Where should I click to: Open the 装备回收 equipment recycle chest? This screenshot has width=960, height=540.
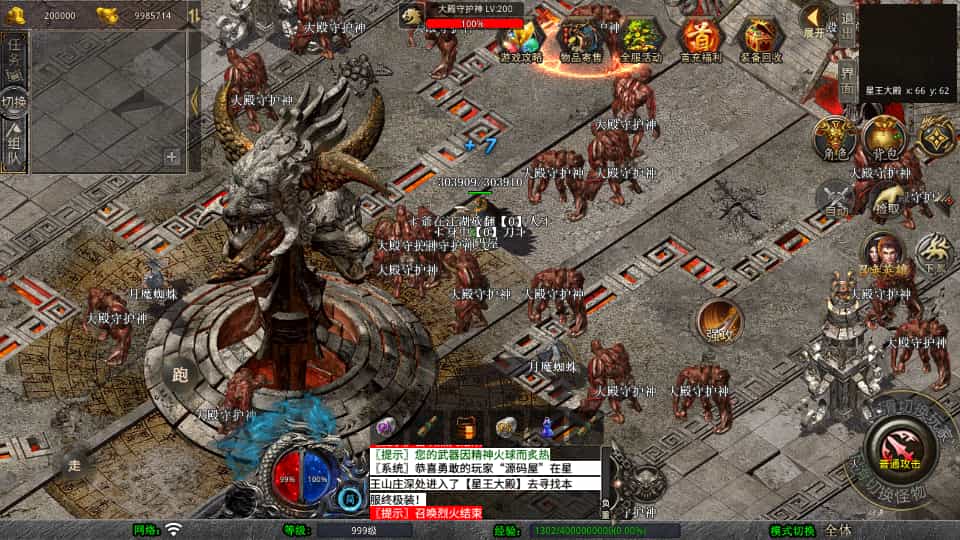tap(761, 40)
